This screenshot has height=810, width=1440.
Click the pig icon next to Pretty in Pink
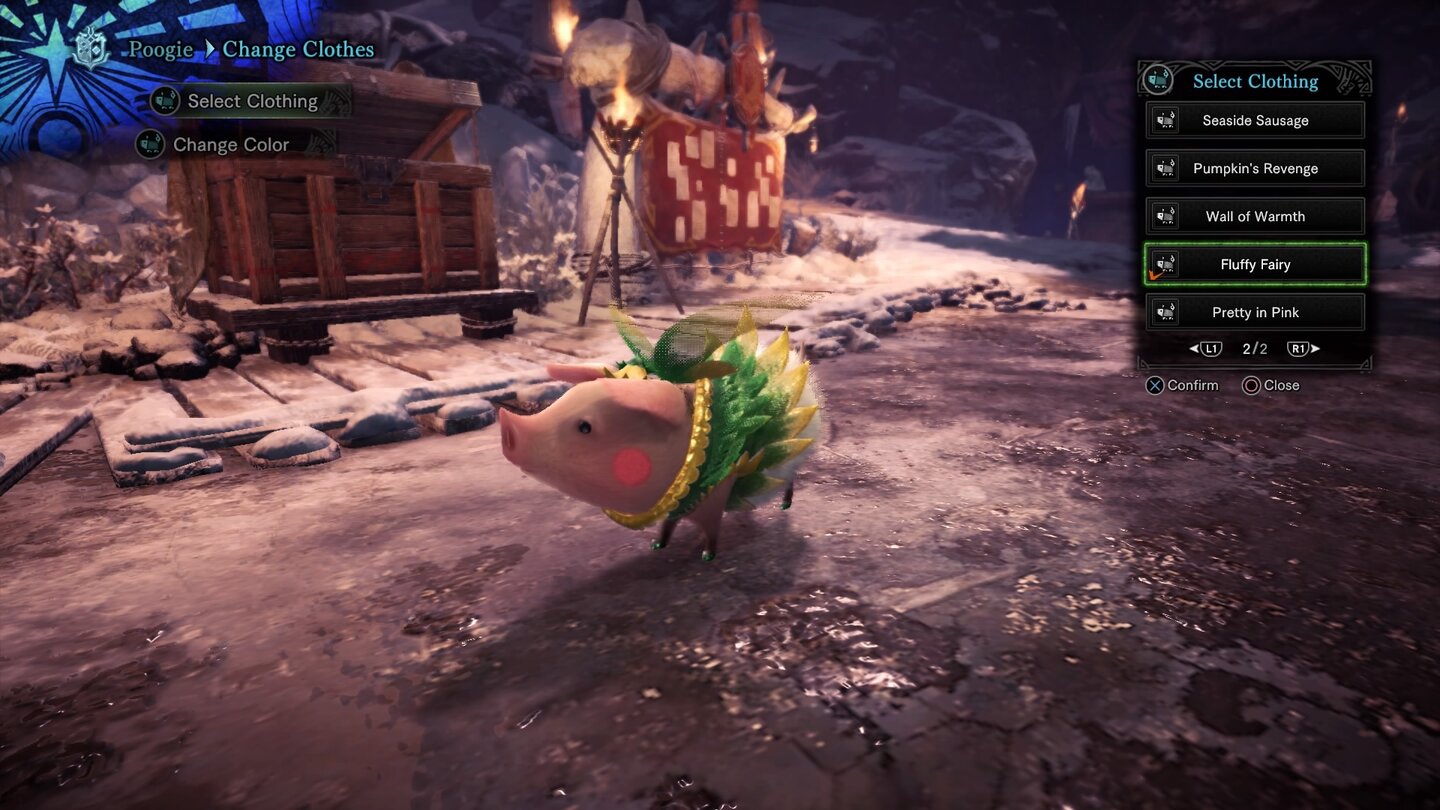point(1168,312)
